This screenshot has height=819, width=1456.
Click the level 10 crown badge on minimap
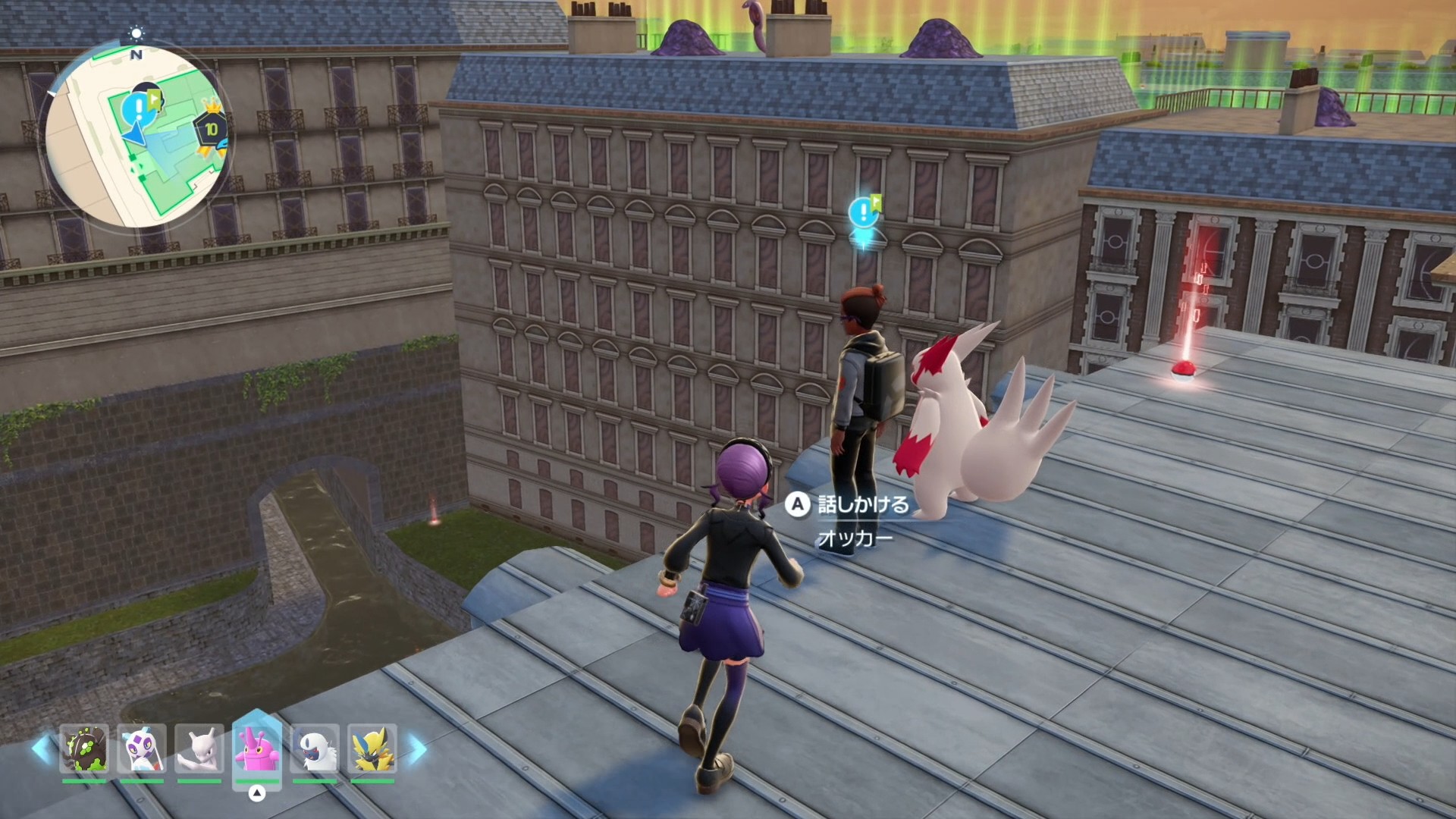[210, 129]
